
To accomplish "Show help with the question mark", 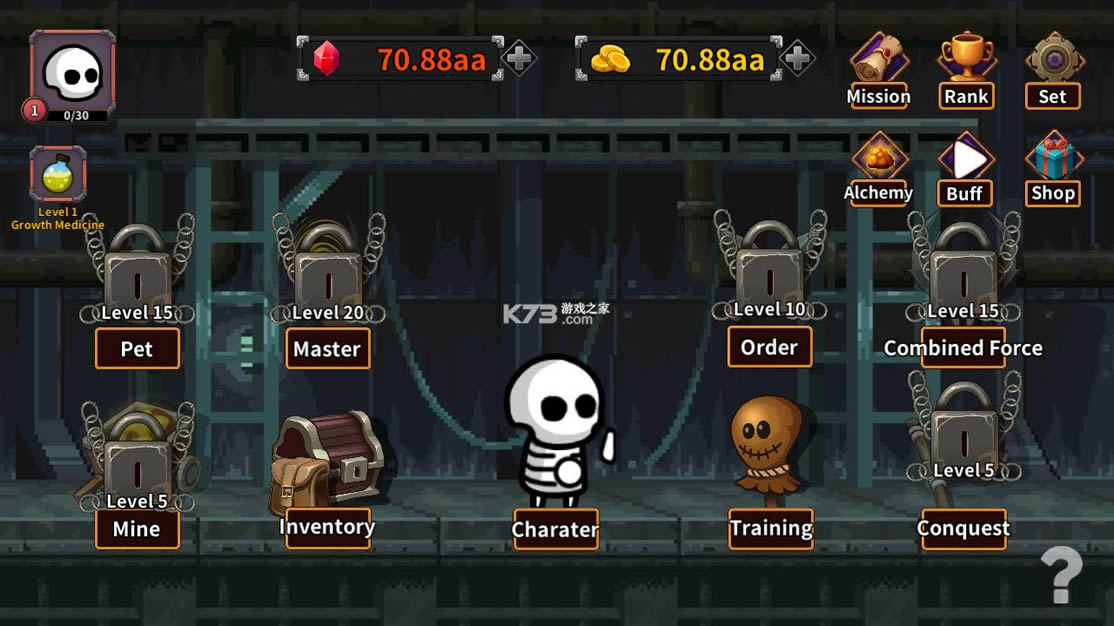I will (x=1061, y=575).
